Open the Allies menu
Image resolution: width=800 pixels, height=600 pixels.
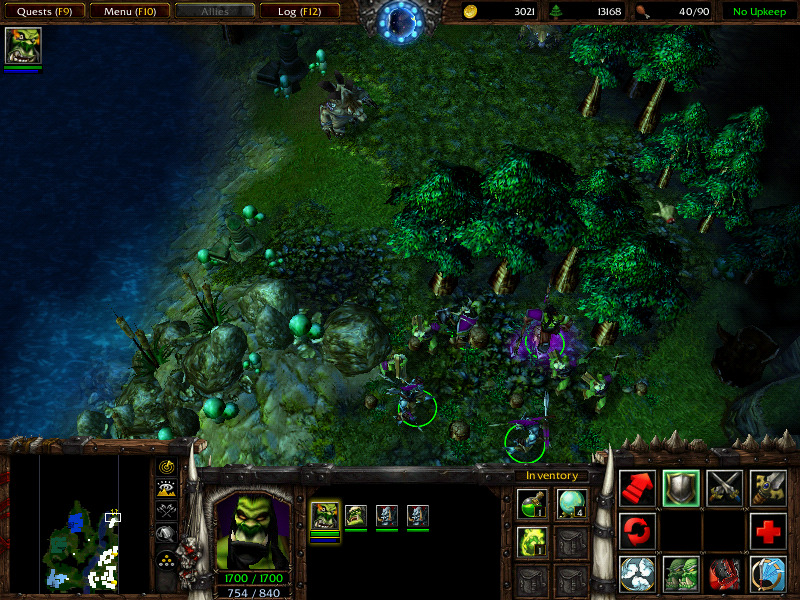[x=214, y=12]
